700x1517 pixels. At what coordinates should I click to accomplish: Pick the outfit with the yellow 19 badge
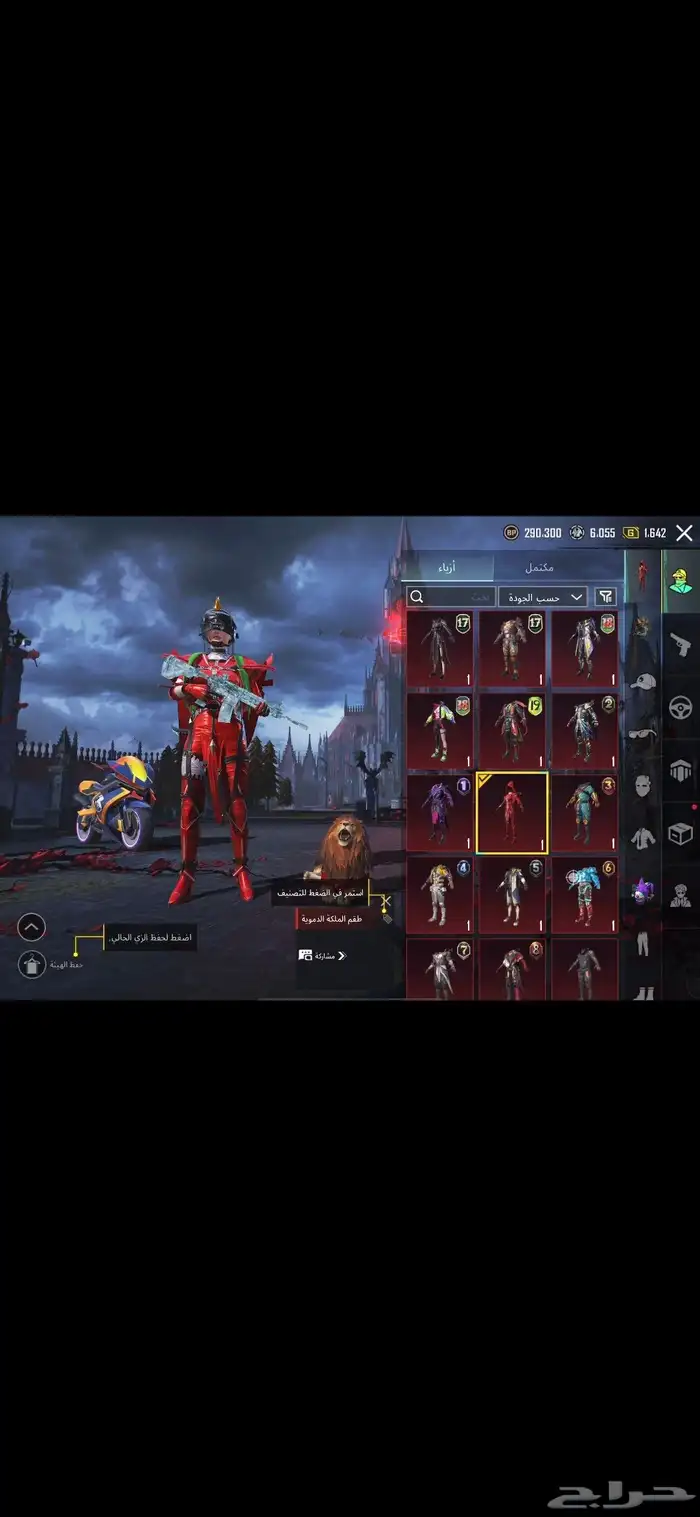click(x=511, y=731)
